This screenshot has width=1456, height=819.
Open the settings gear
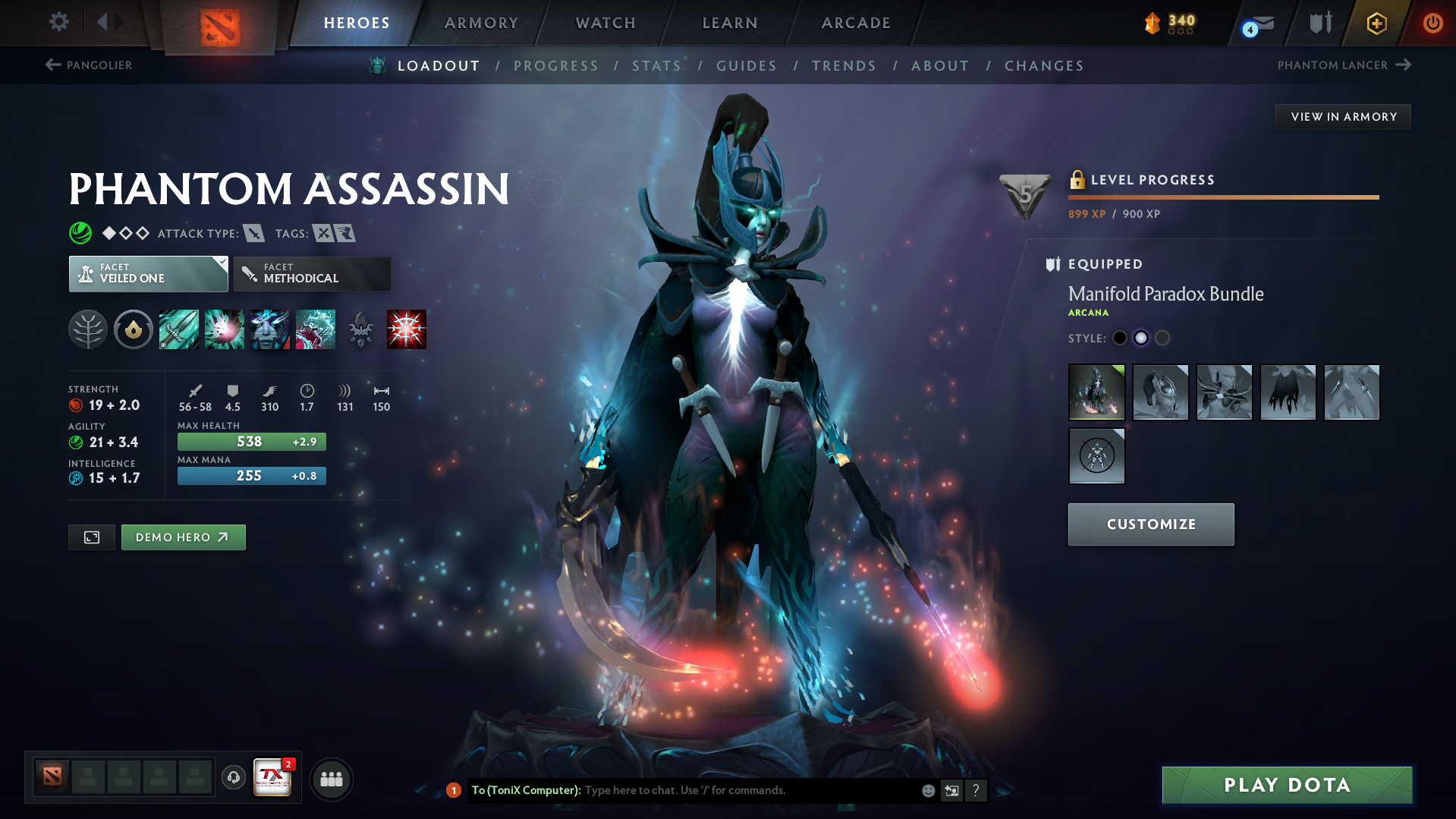tap(58, 22)
